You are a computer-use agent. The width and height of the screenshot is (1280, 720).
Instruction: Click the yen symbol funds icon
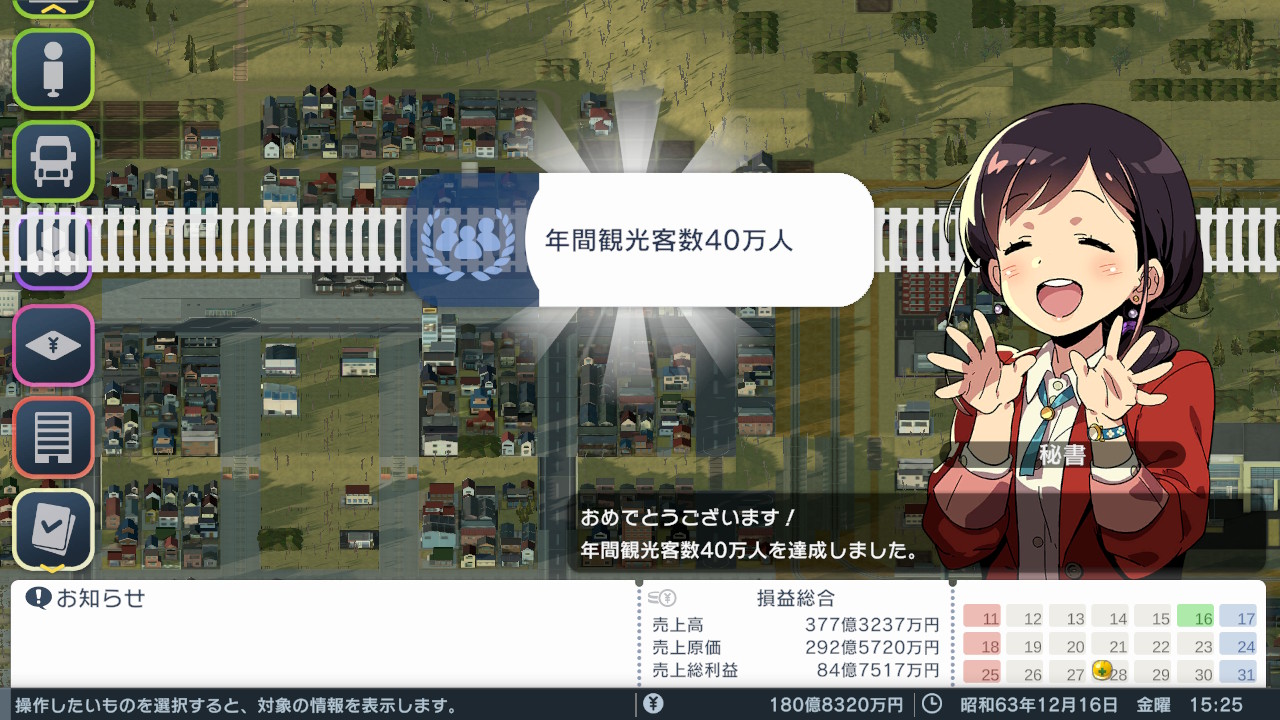pyautogui.click(x=651, y=702)
